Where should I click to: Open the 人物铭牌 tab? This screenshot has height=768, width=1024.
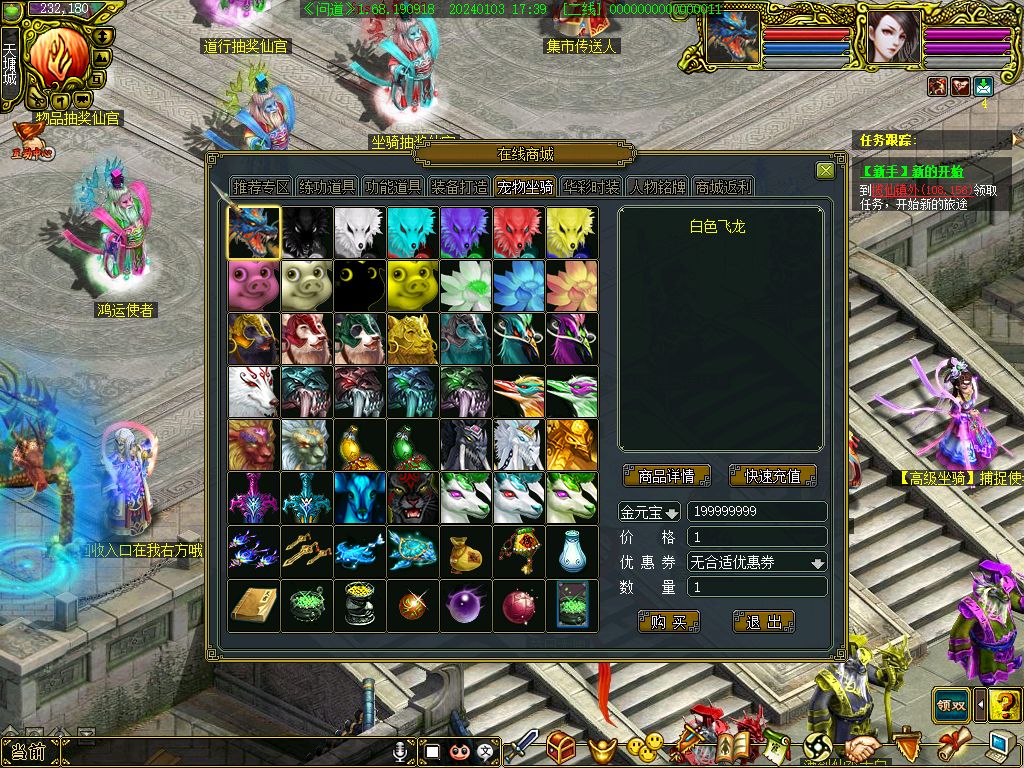pos(657,187)
